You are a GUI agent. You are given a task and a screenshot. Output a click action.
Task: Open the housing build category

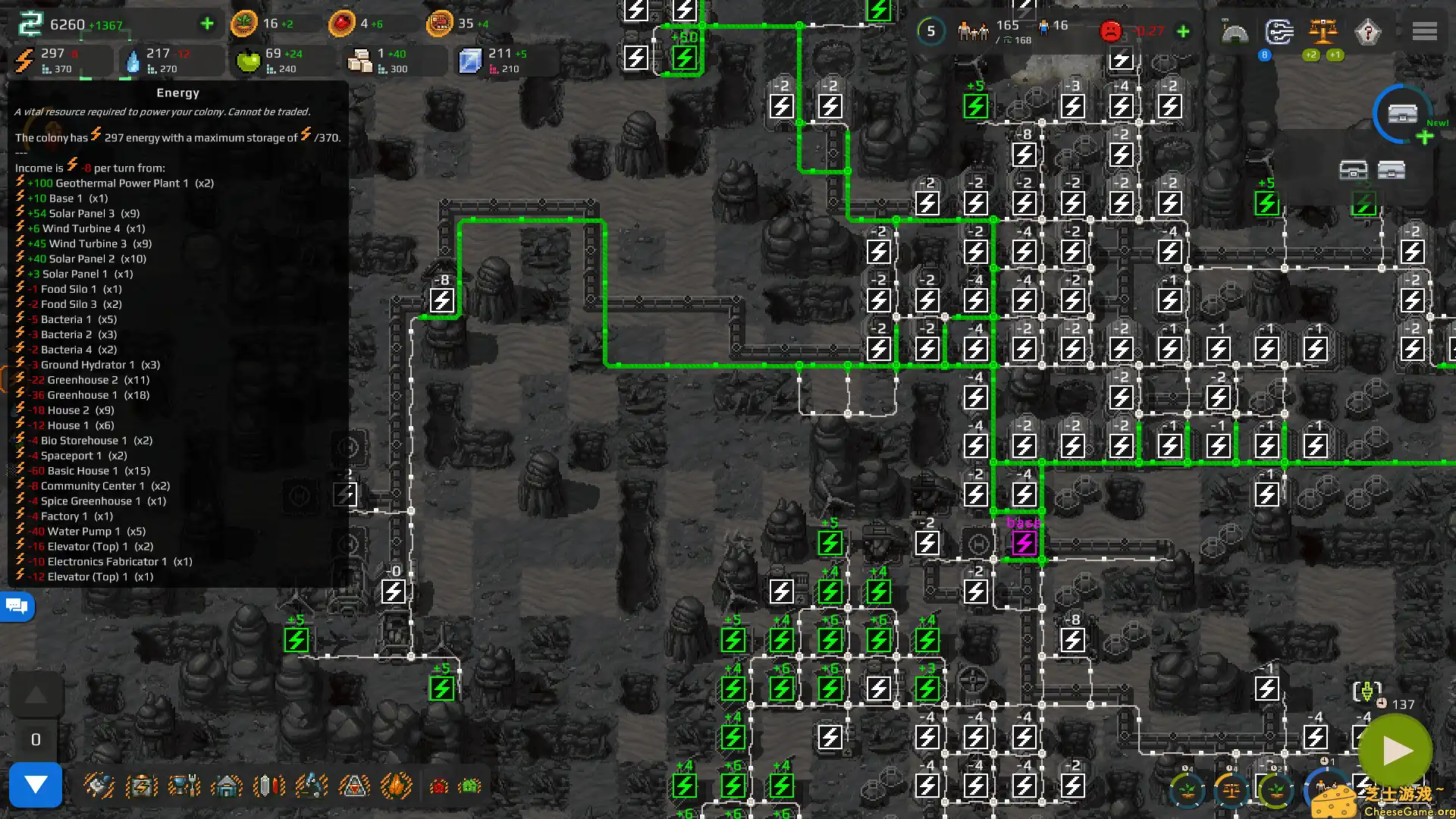227,785
